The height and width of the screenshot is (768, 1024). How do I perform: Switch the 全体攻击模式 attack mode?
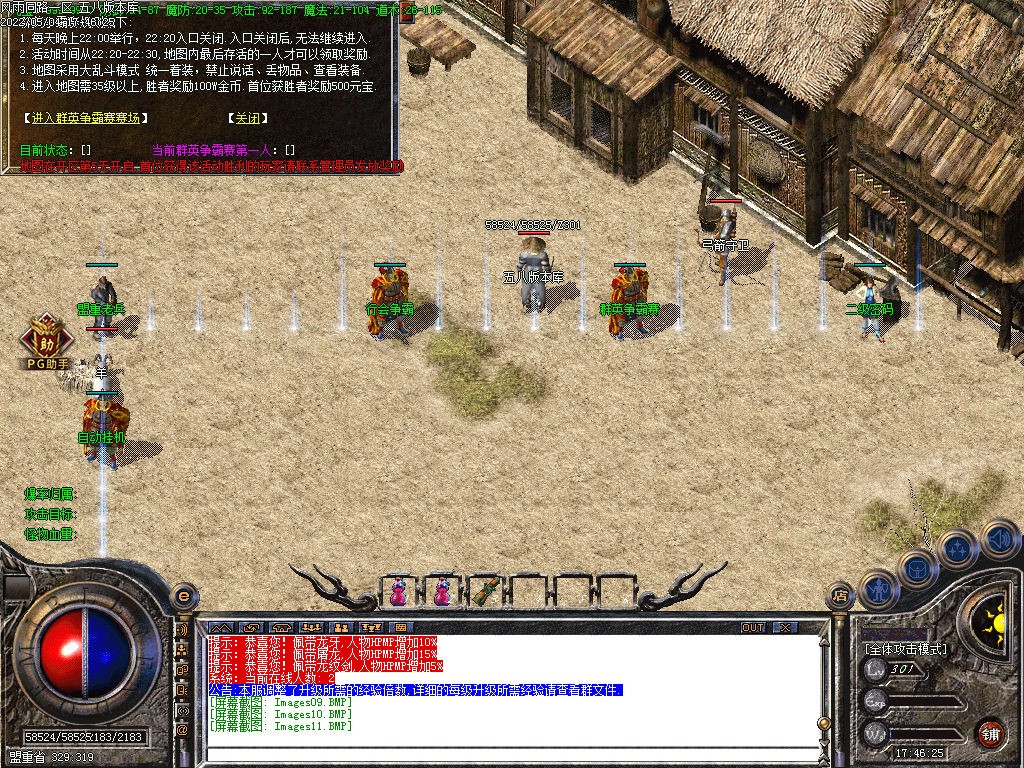click(x=906, y=649)
